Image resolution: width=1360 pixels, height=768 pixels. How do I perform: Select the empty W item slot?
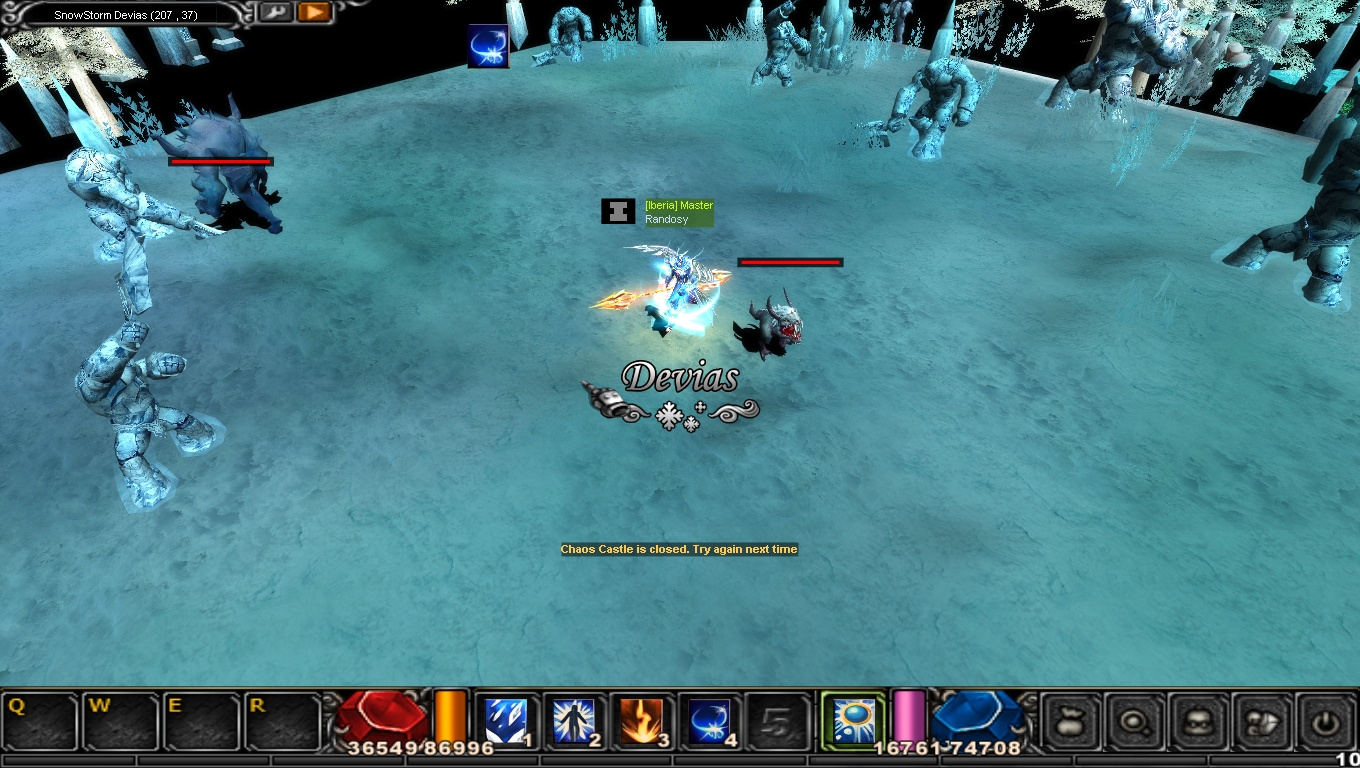click(x=121, y=721)
